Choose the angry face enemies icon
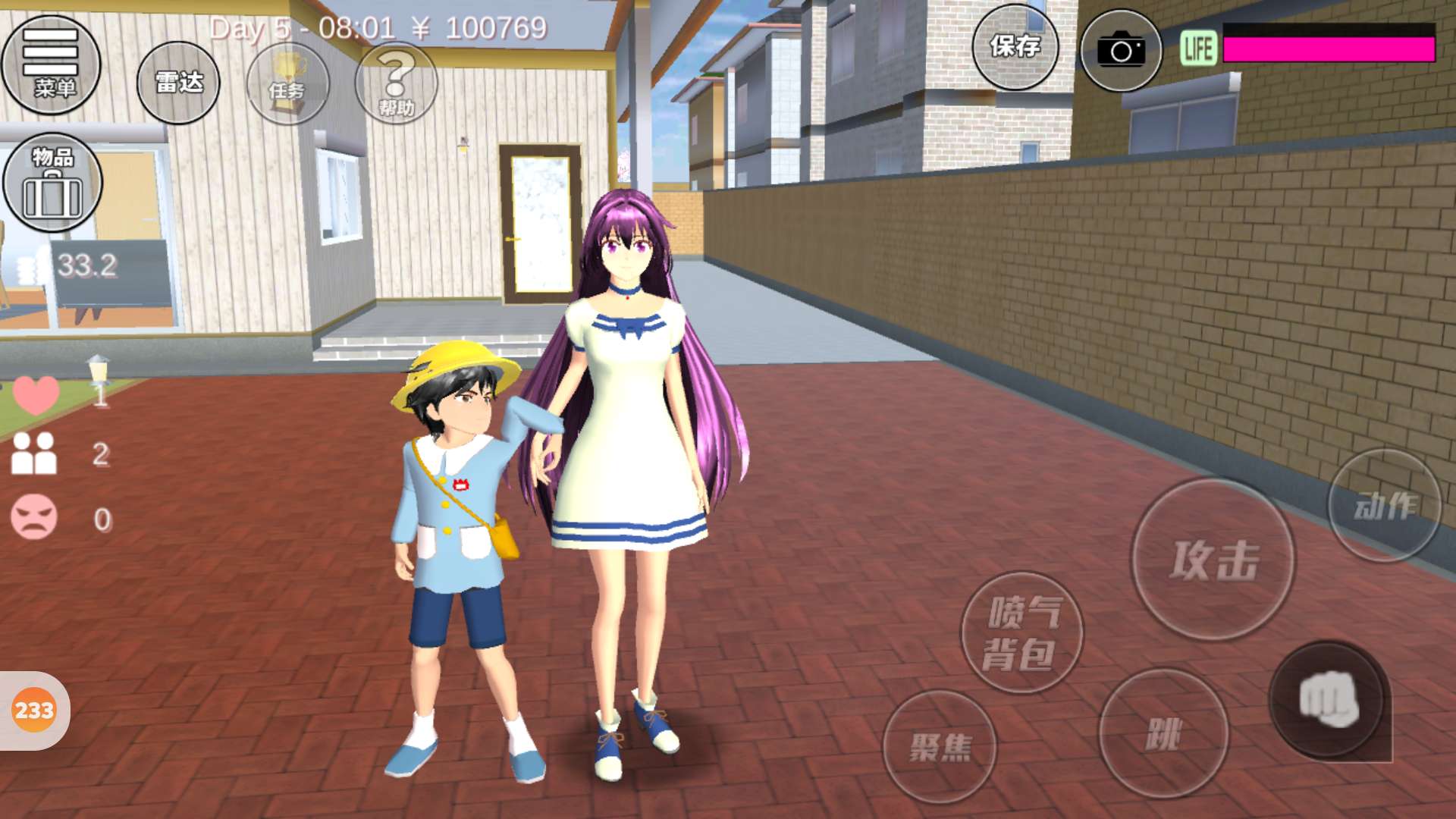Screen dimensions: 1456x819 (x=34, y=518)
